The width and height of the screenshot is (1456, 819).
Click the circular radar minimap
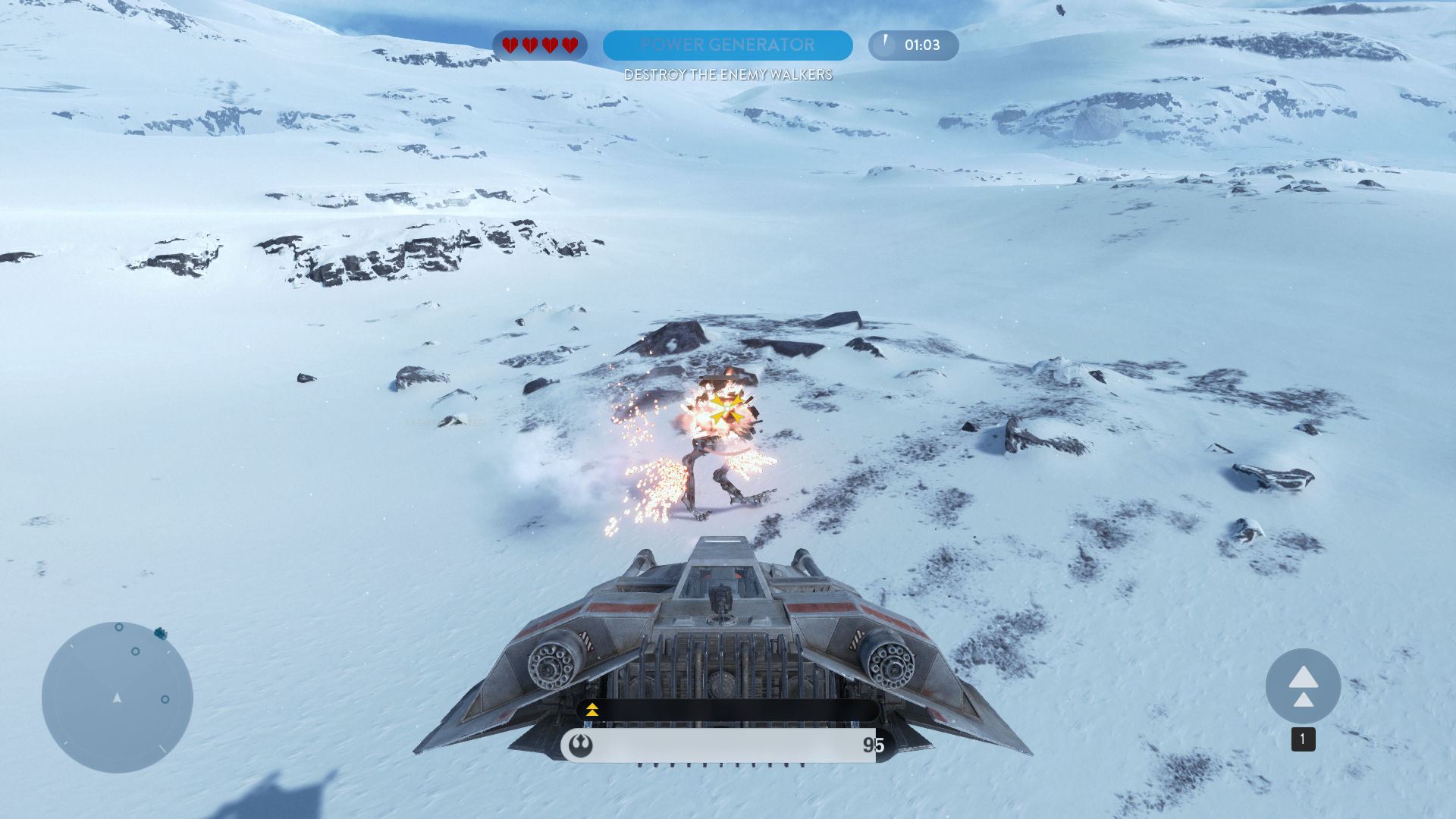click(118, 697)
